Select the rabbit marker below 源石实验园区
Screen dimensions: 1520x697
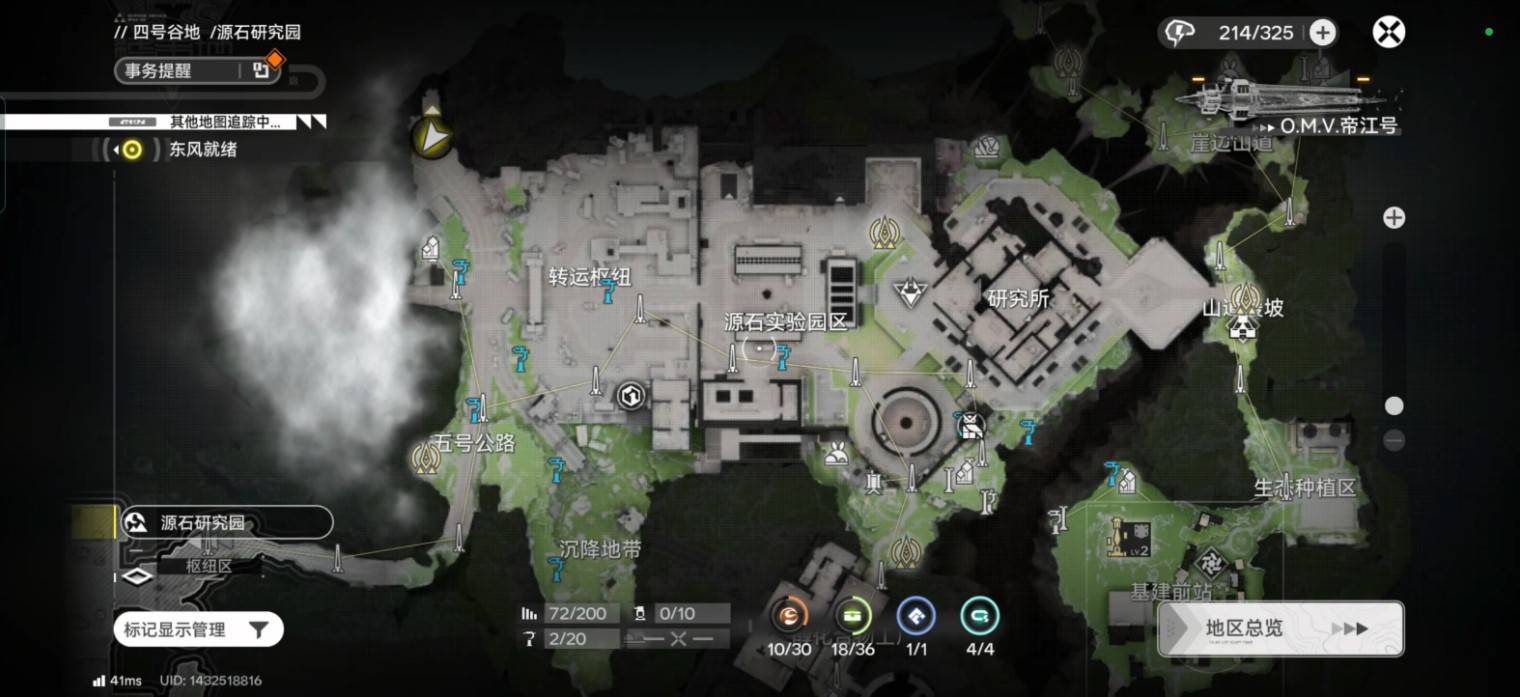(835, 455)
